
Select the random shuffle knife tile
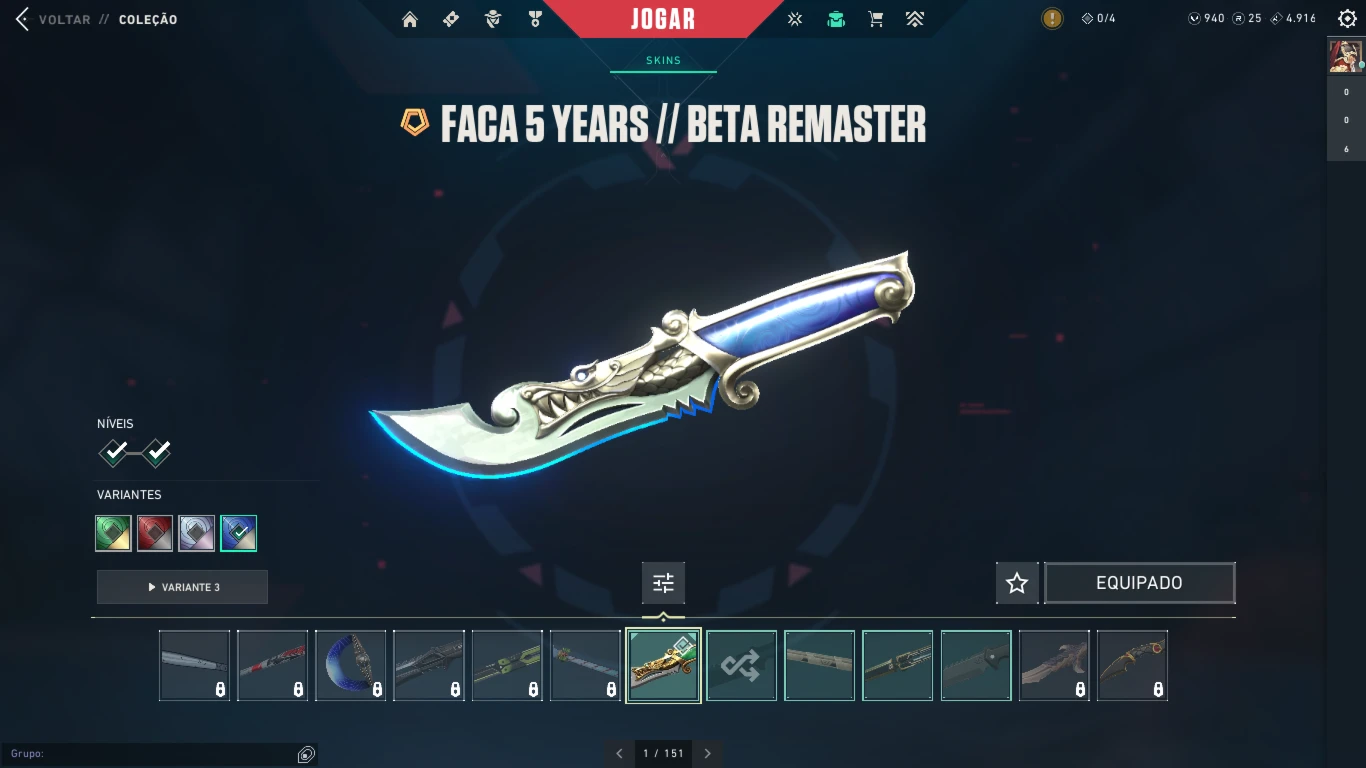pos(741,665)
